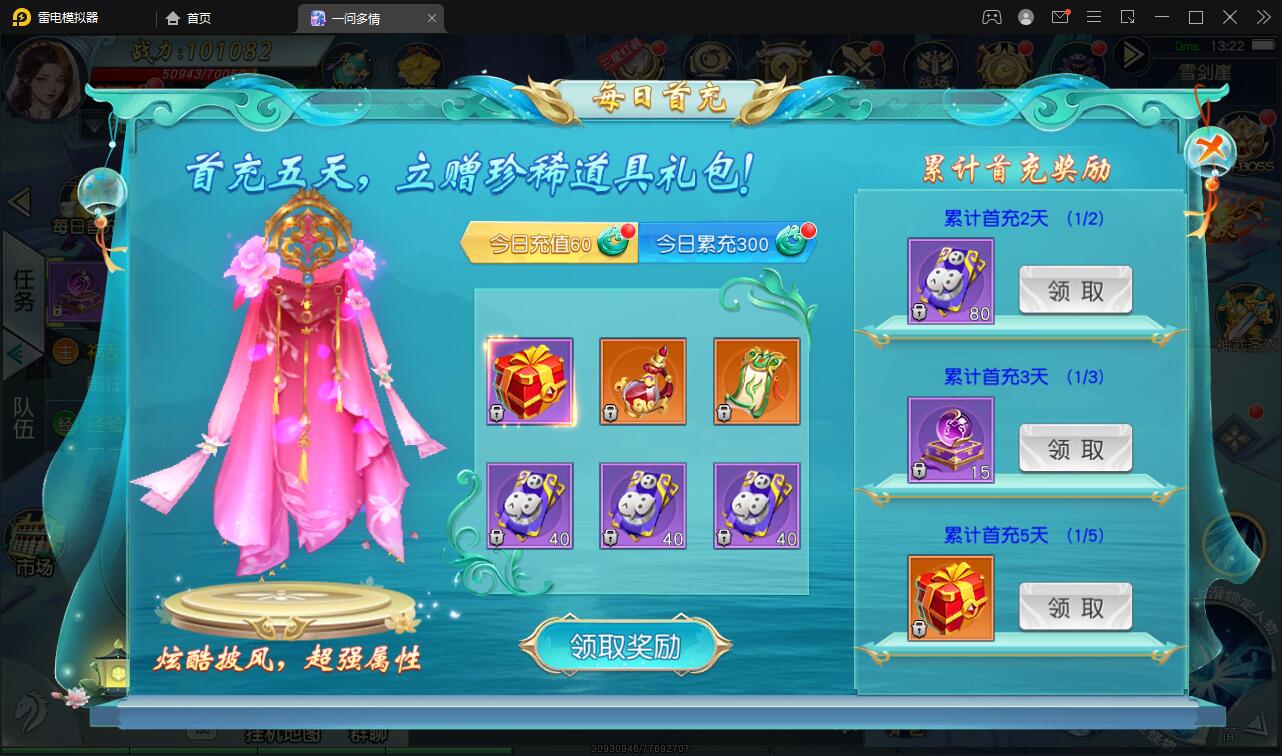Select the locked purple dice item showing 80
Viewport: 1282px width, 756px height.
pos(950,281)
